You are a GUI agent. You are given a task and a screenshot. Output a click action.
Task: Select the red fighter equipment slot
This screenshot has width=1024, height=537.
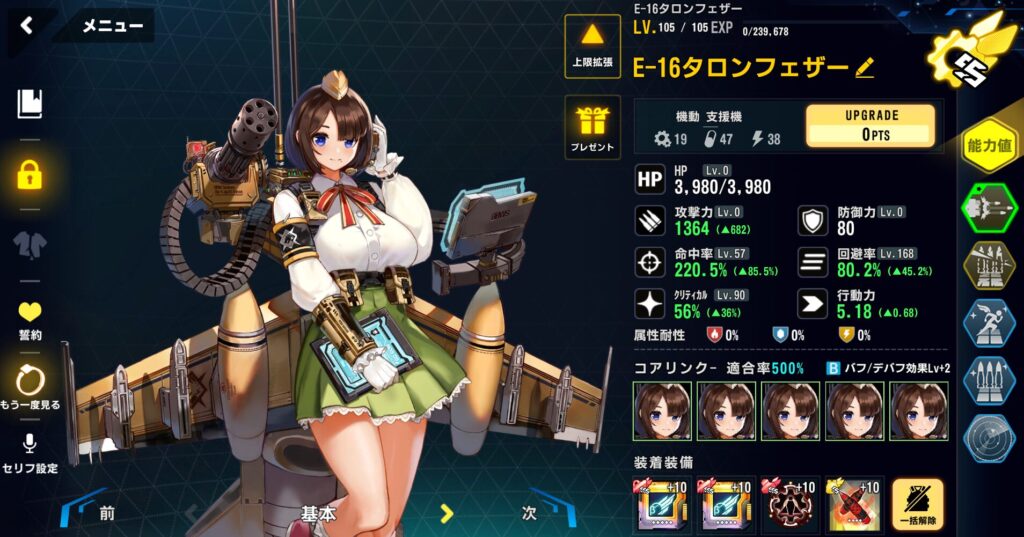[x=854, y=503]
